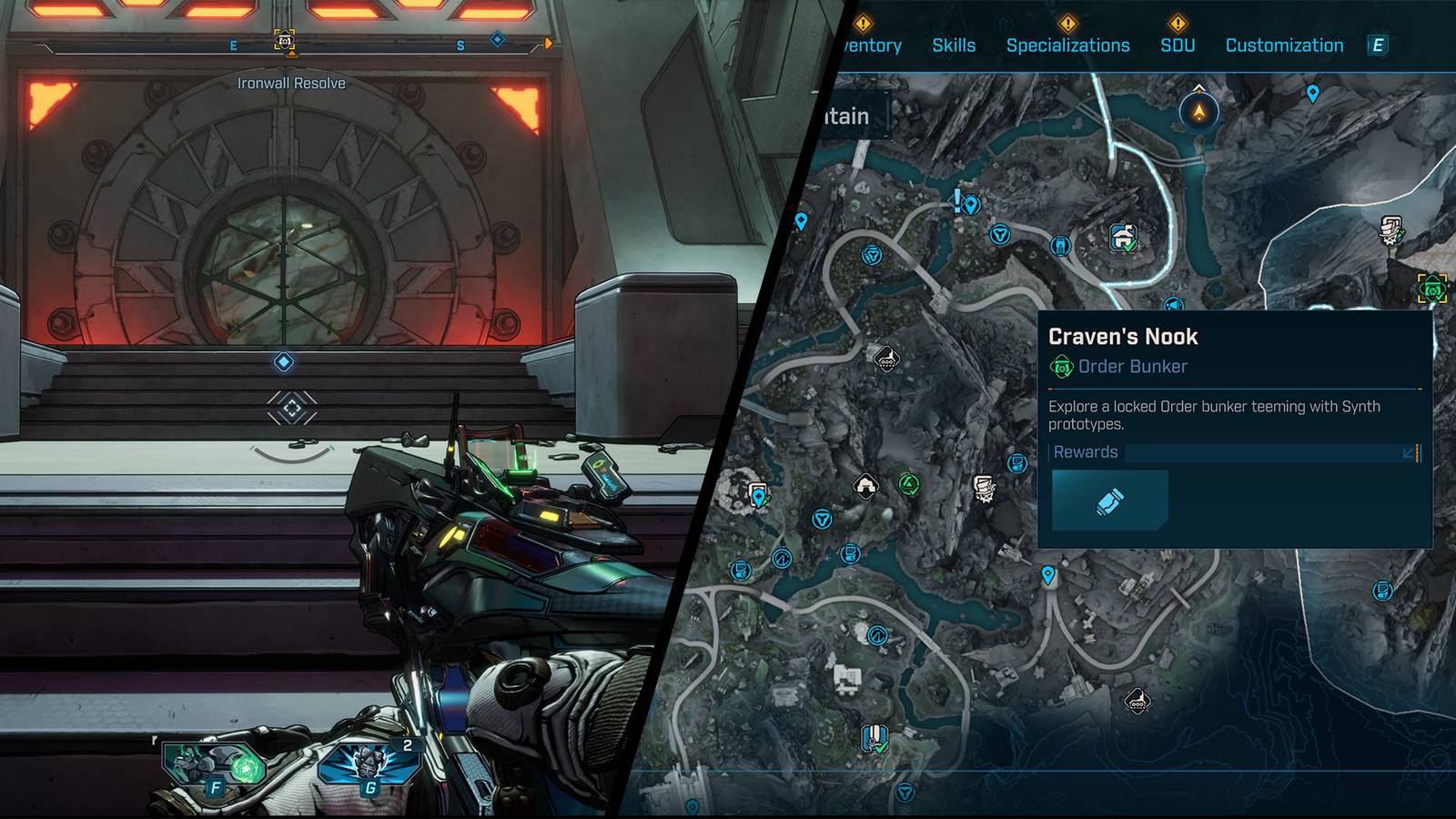Image resolution: width=1456 pixels, height=819 pixels.
Task: Click the blue fast travel triangle icon
Action: [1000, 235]
